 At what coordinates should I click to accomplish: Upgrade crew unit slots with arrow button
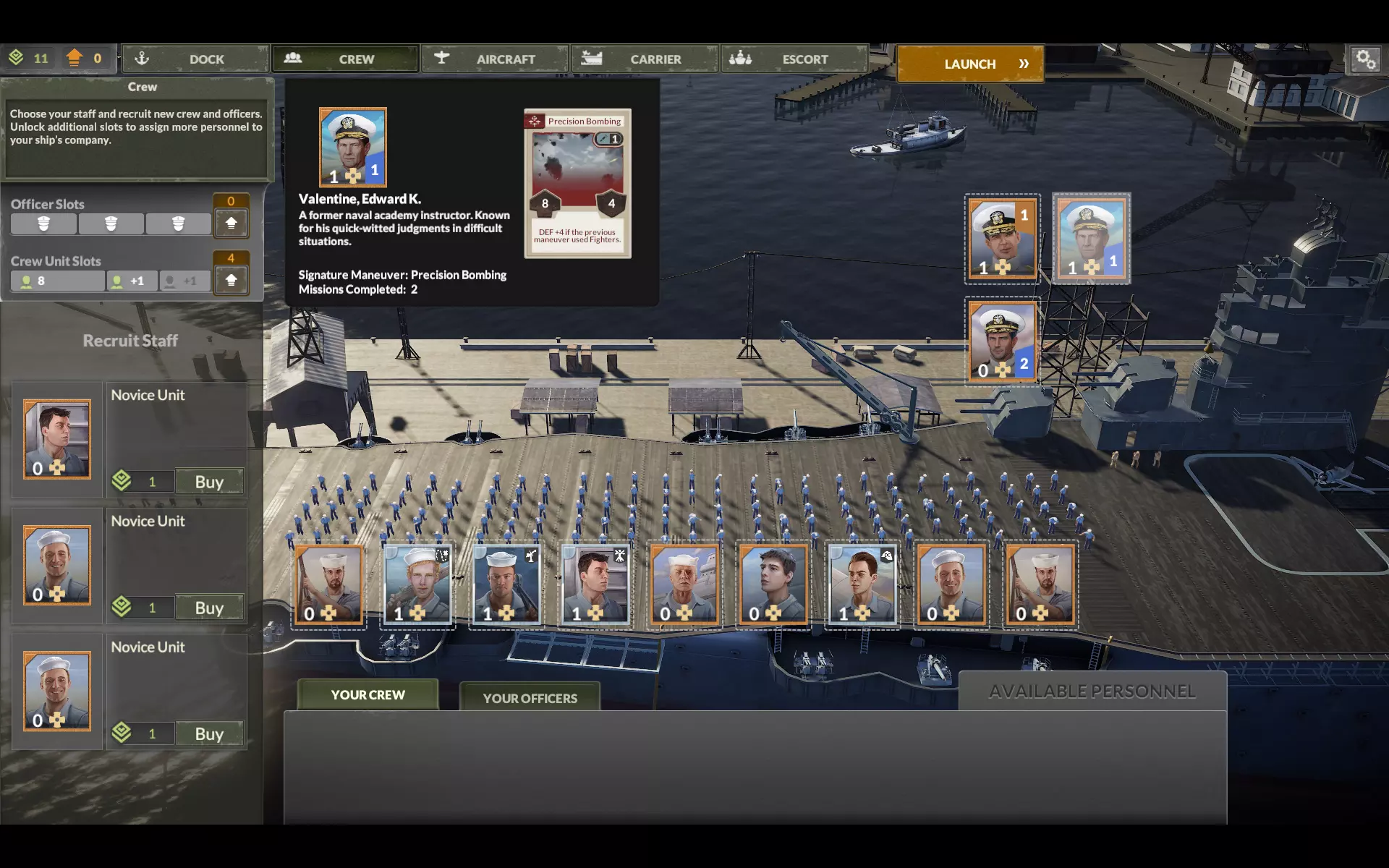(x=231, y=280)
